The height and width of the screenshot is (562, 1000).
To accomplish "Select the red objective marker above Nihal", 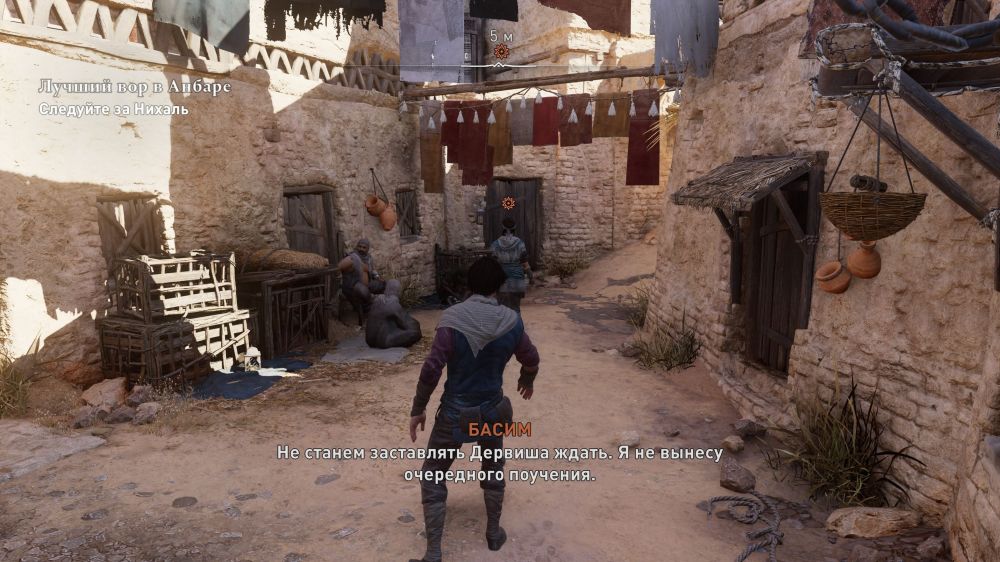I will tap(508, 203).
